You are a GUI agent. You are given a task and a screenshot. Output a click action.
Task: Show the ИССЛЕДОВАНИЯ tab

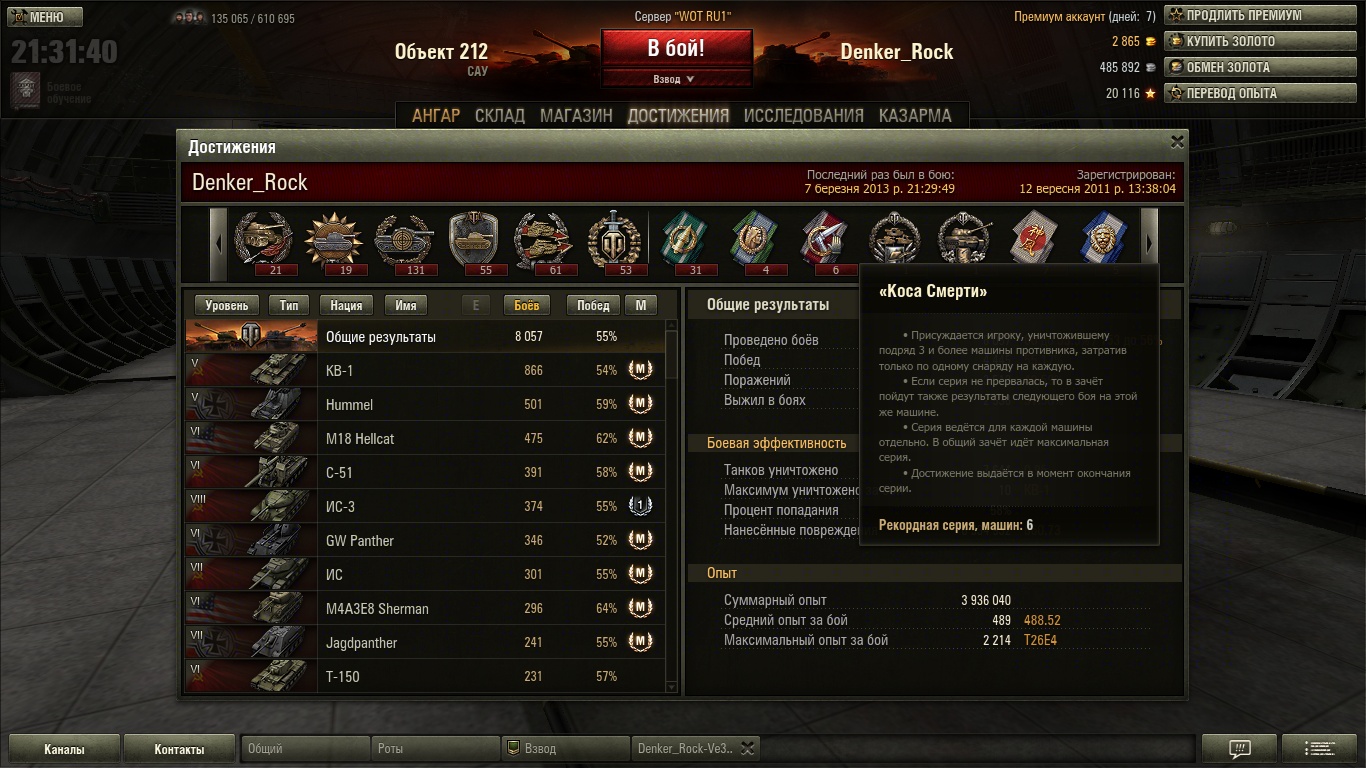tap(803, 115)
